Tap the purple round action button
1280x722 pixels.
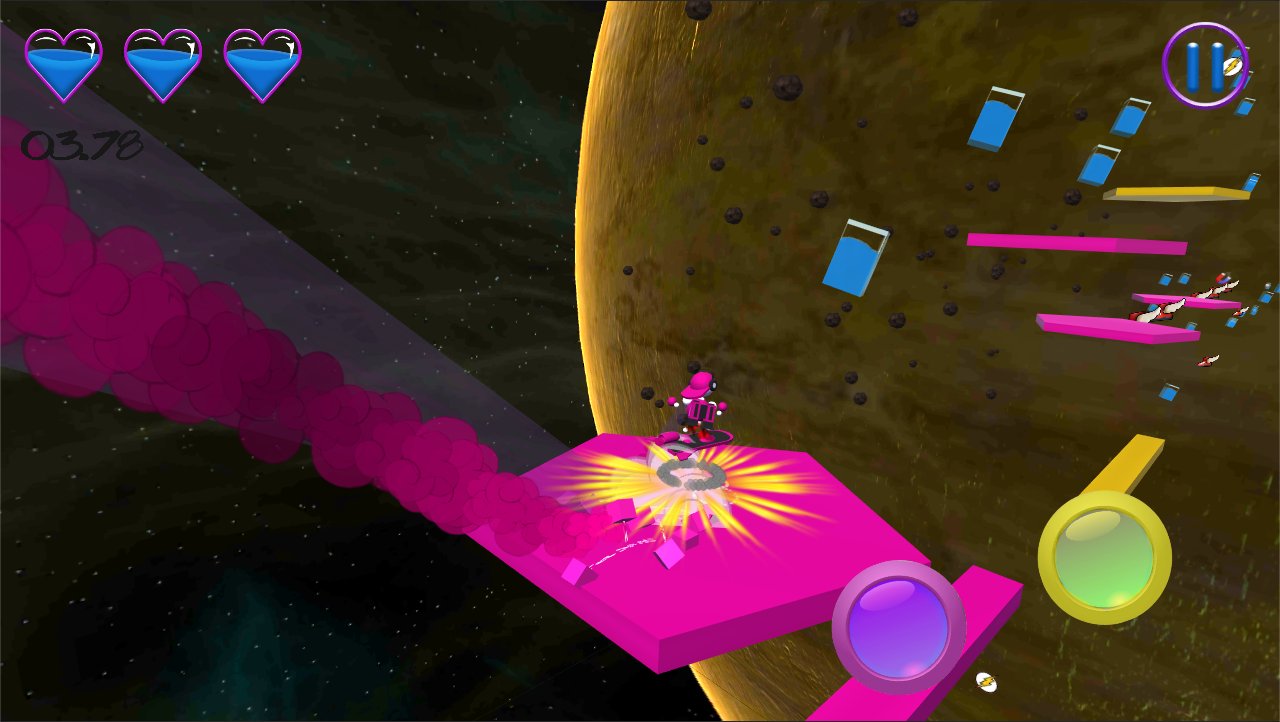[898, 627]
